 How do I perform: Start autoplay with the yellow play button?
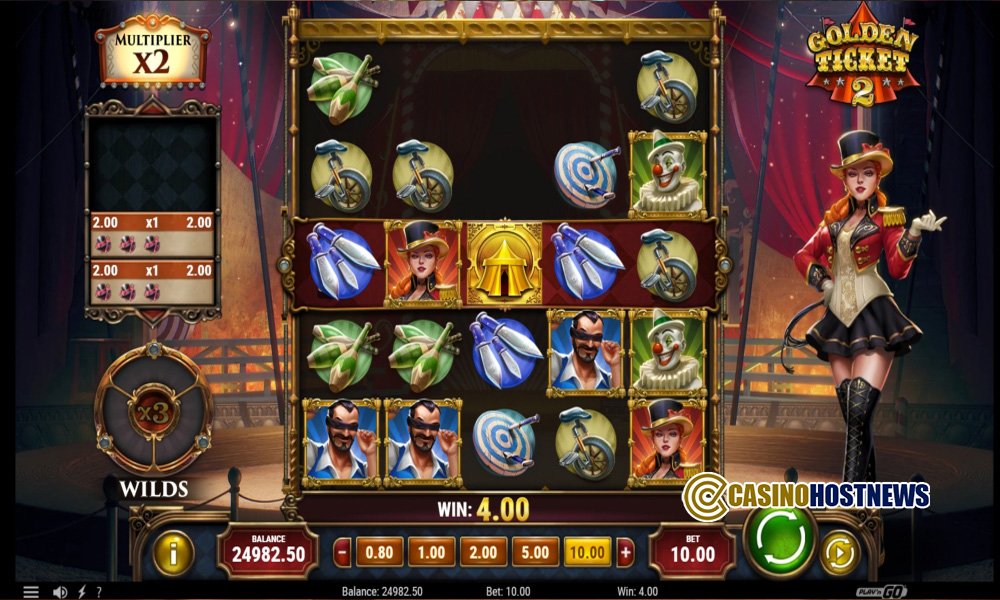(x=839, y=552)
